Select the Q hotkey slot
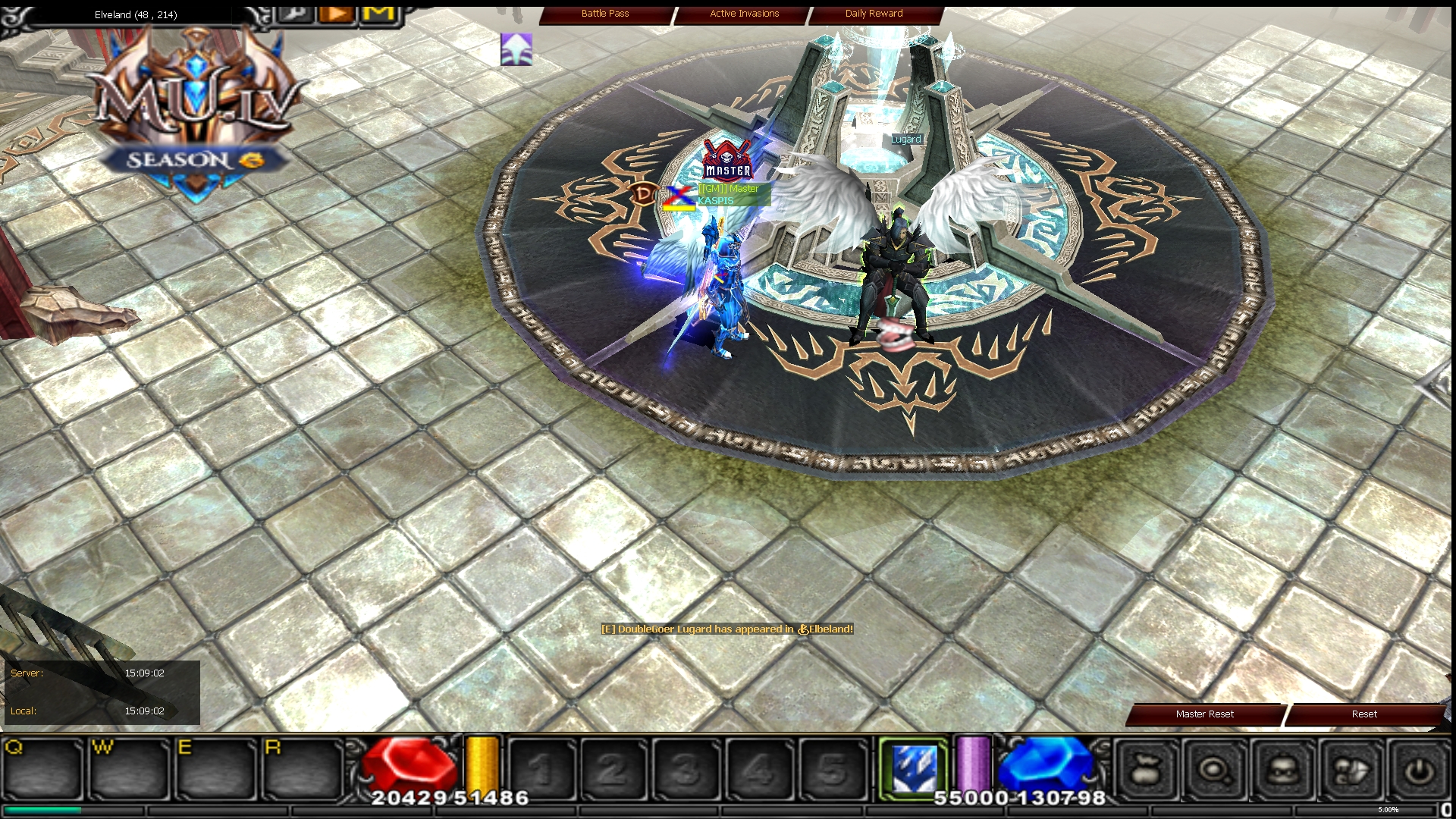Screen dimensions: 1456x819 click(42, 770)
